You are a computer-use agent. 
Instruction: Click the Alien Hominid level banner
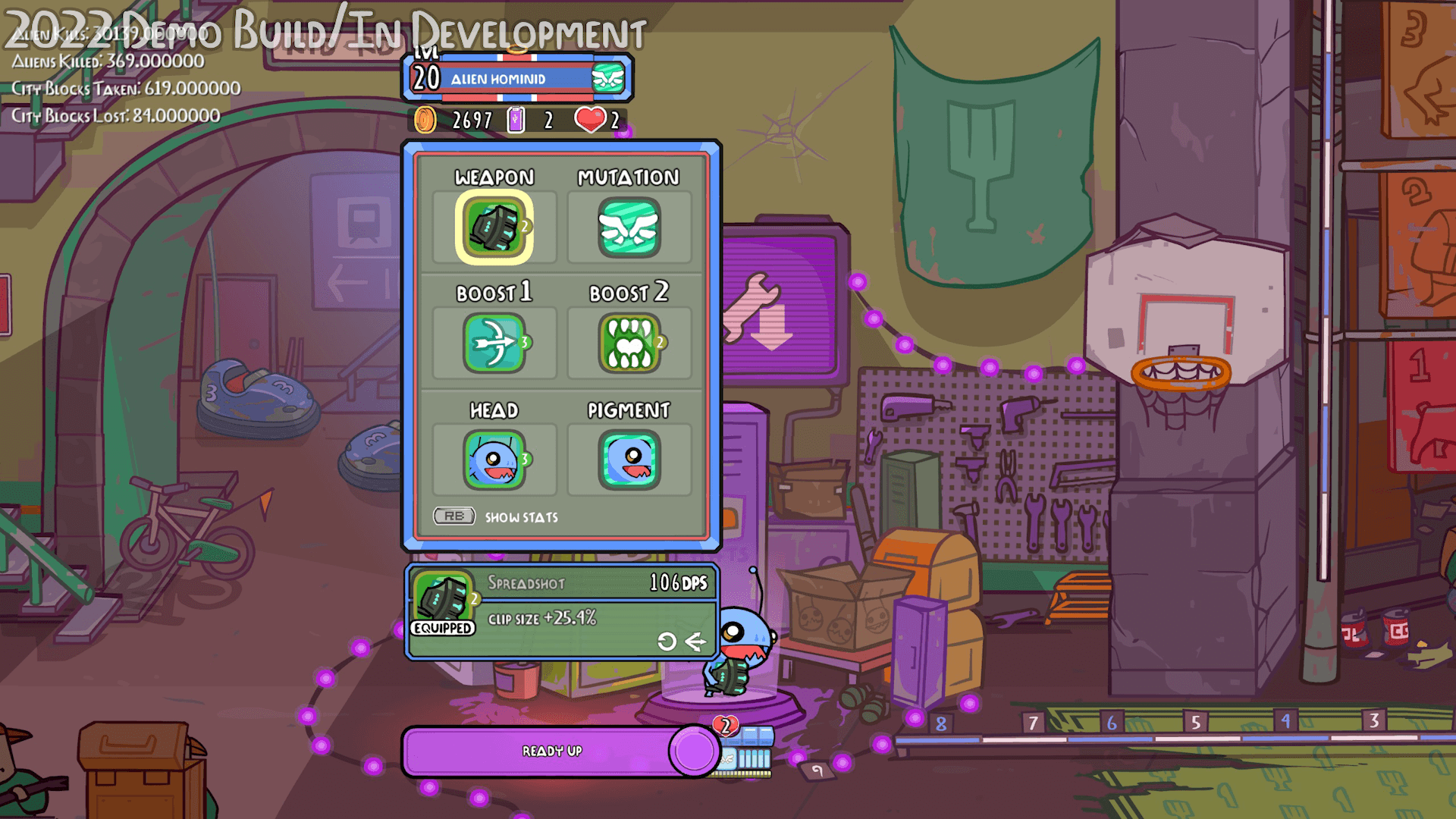point(517,79)
